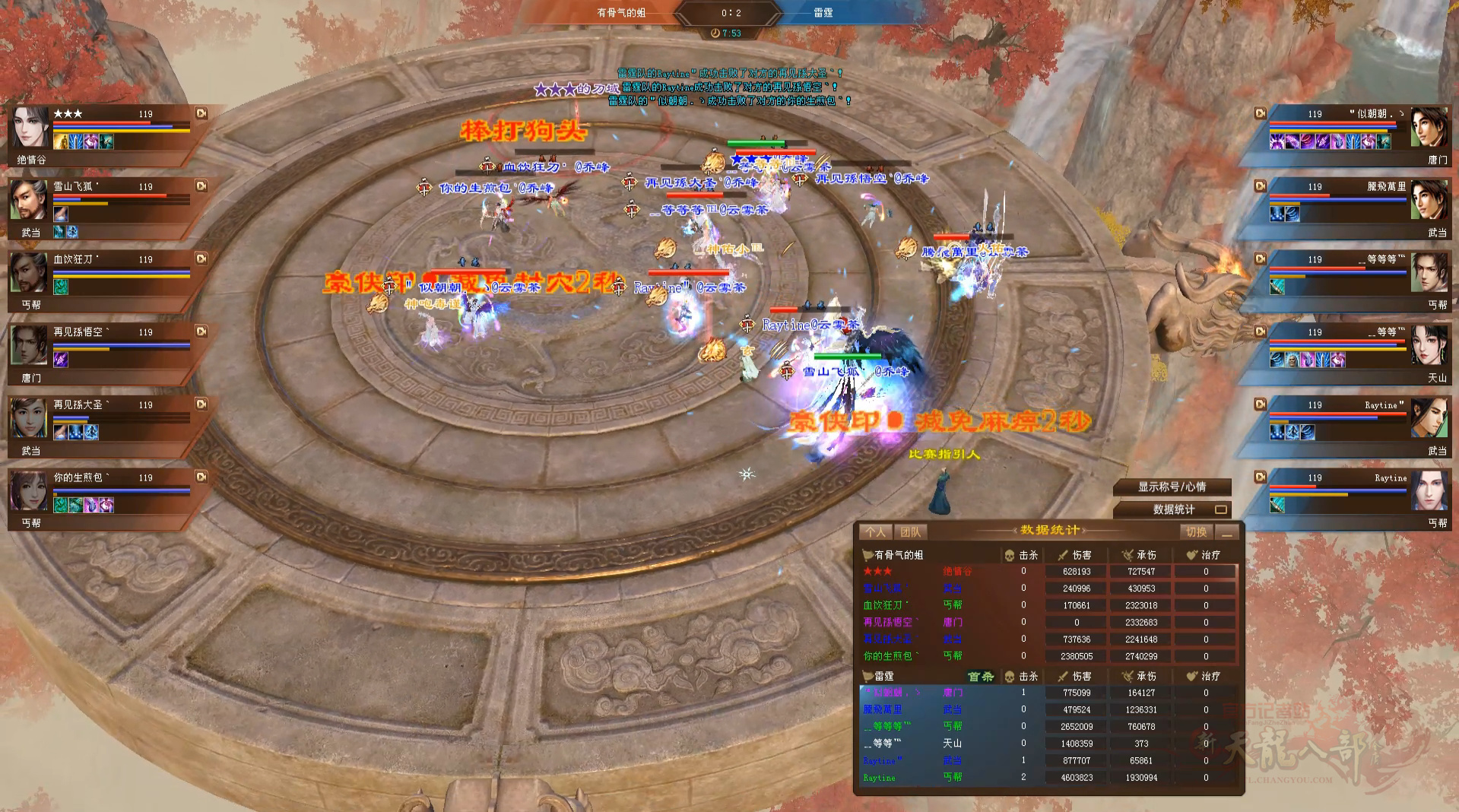
Task: Switch to the 团队 tab
Action: (x=911, y=531)
